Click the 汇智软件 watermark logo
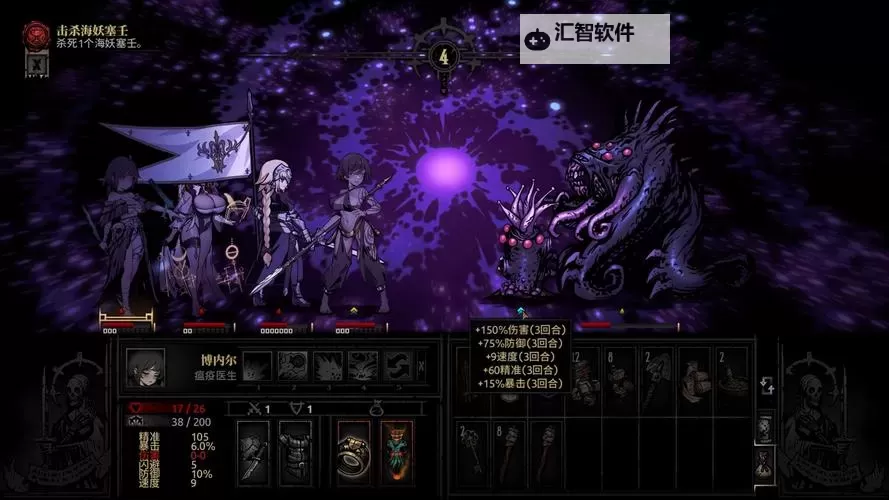The height and width of the screenshot is (500, 889). click(594, 36)
